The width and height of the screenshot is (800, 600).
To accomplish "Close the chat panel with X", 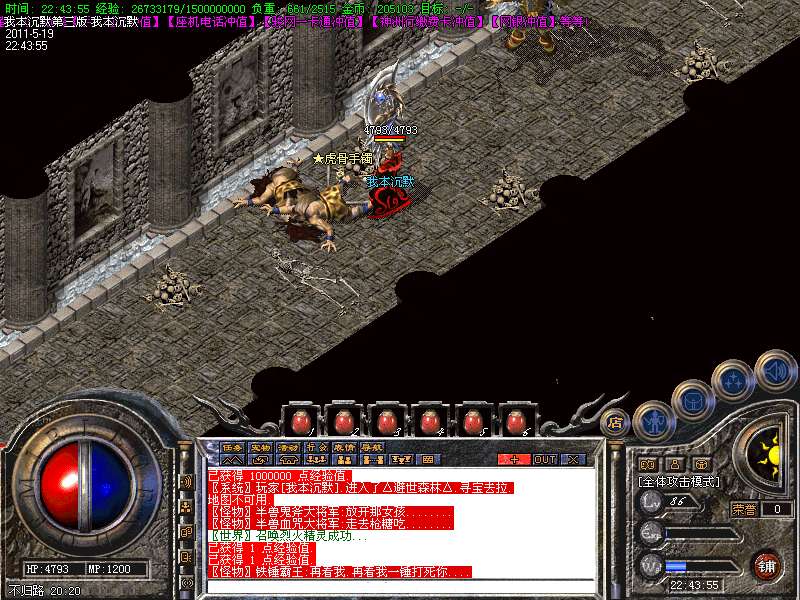I will pos(574,459).
